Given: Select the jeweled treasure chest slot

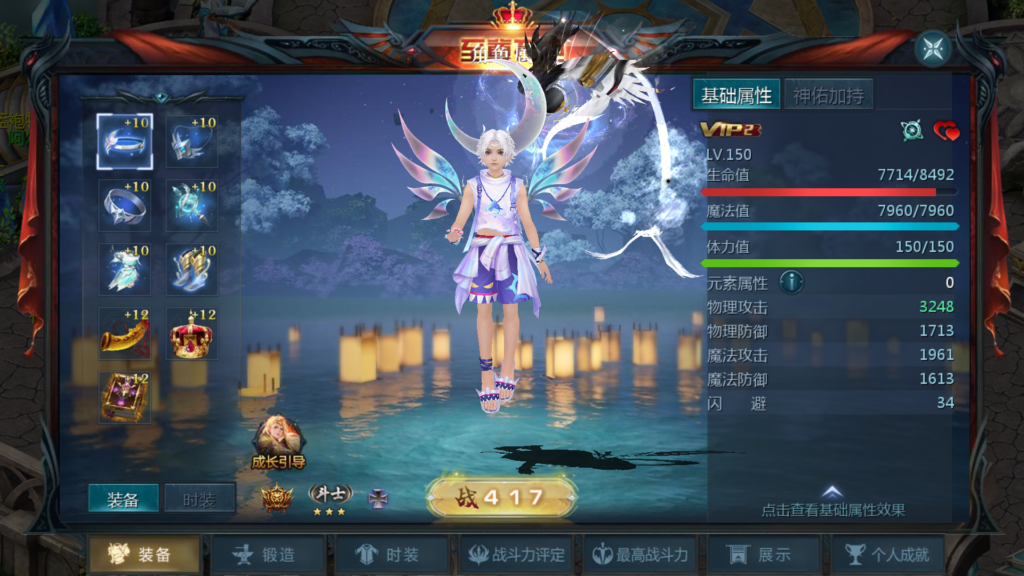Looking at the screenshot, I should coord(125,397).
